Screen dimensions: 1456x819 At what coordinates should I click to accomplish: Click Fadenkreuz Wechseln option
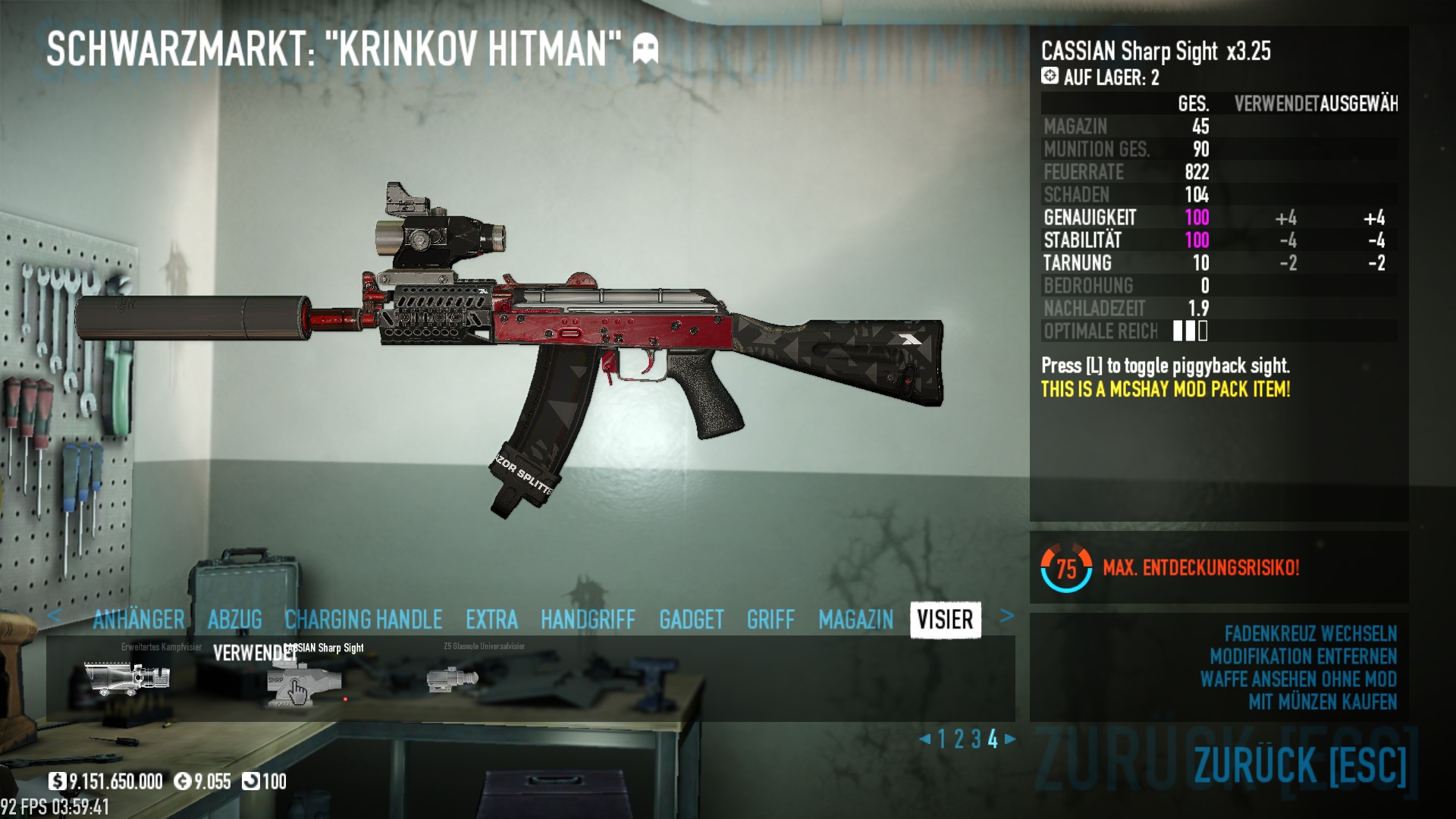pyautogui.click(x=1310, y=634)
